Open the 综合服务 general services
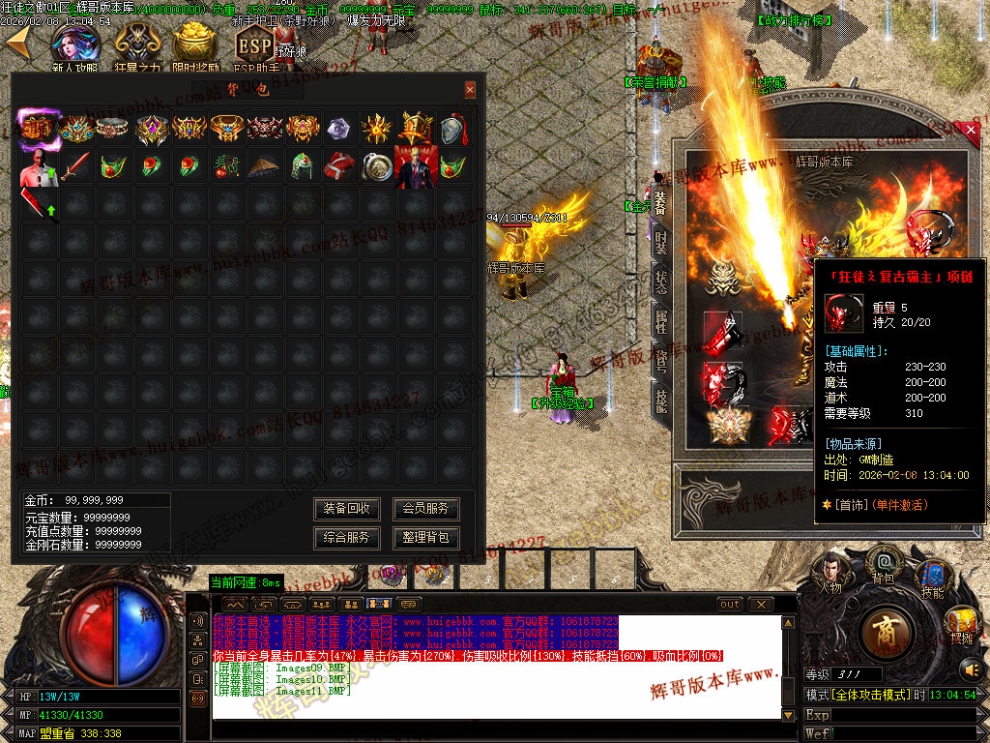Screen dimensions: 990x743 pos(347,537)
